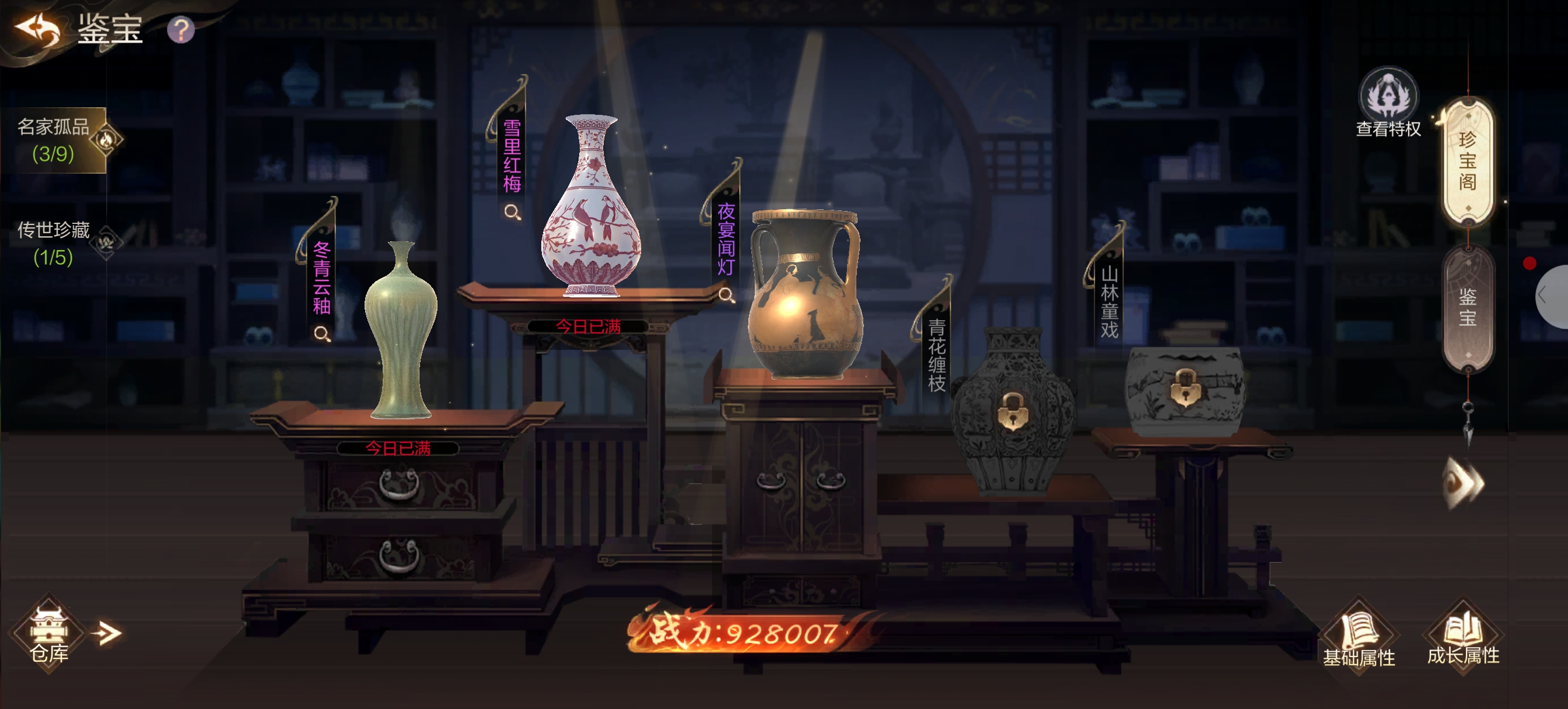
Task: Open the question mark help
Action: coord(181,30)
